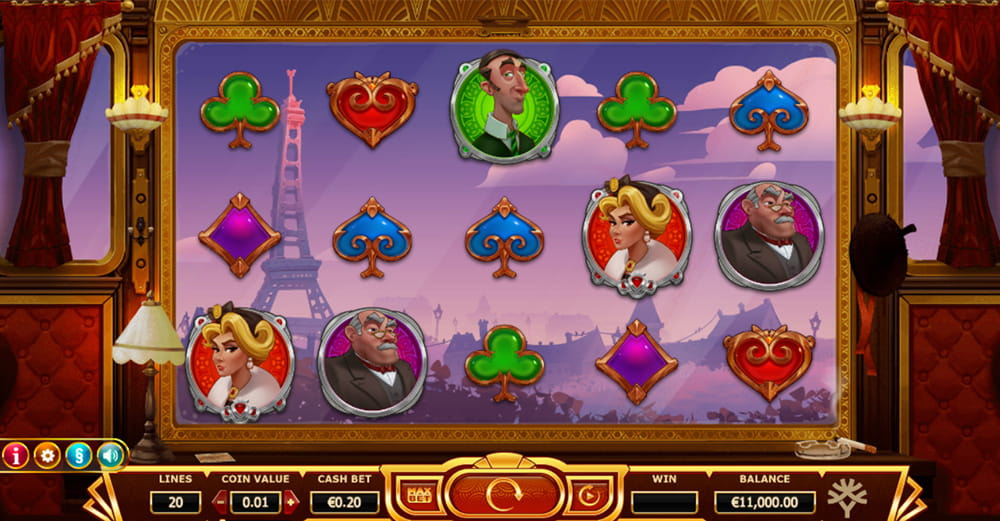Show the game rules section icon
The height and width of the screenshot is (521, 1000).
[x=78, y=456]
